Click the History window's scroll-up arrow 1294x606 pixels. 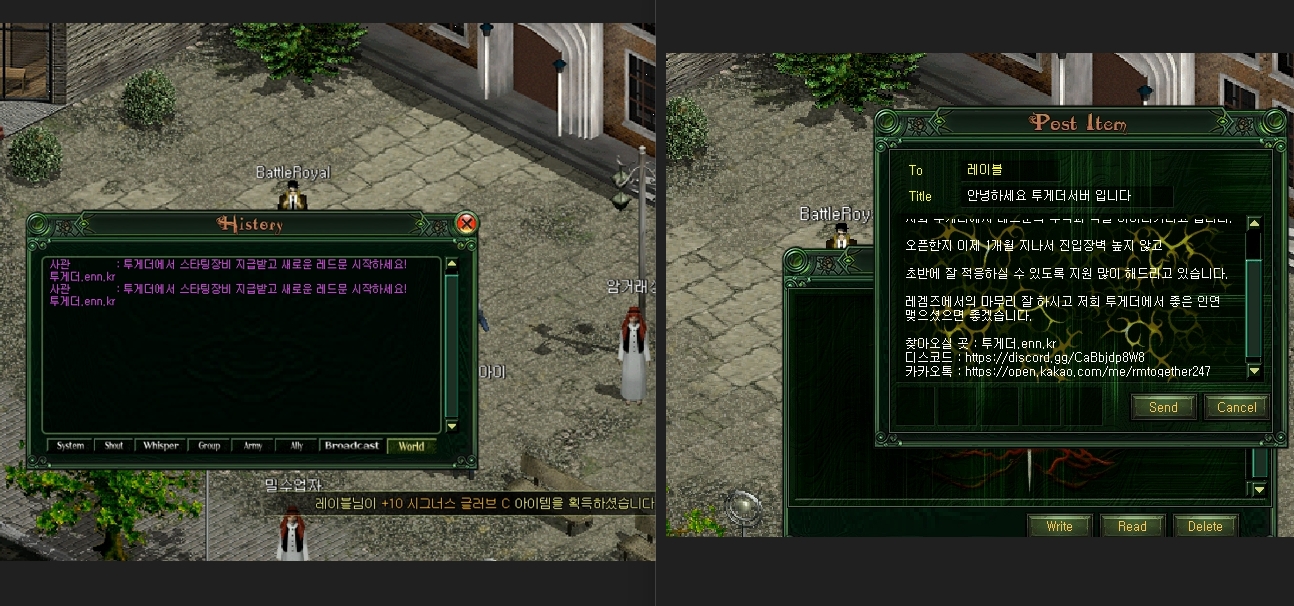click(x=452, y=265)
